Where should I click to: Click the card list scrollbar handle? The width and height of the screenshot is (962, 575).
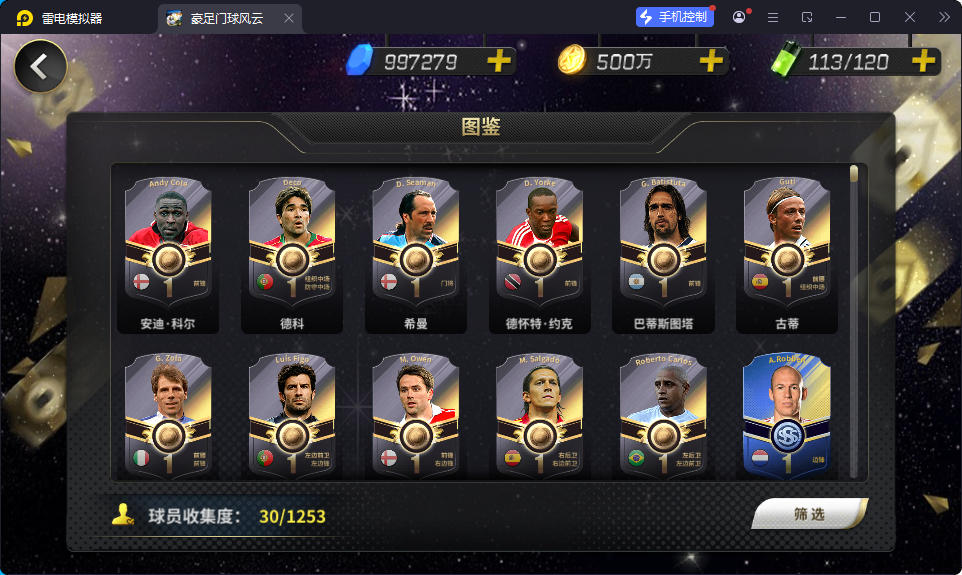point(854,174)
